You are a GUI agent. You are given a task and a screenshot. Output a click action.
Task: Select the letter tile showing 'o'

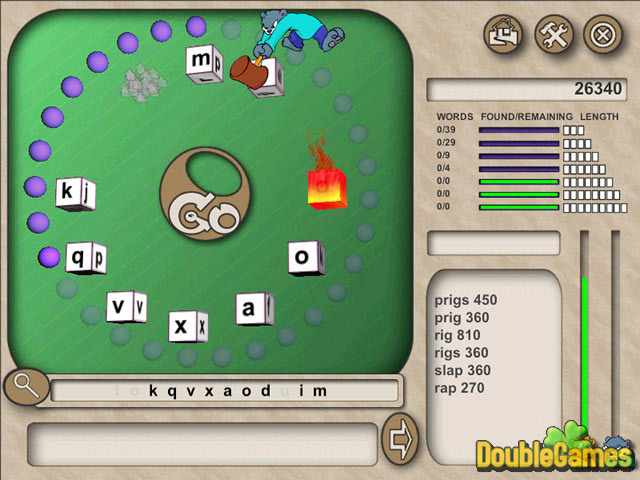click(305, 258)
